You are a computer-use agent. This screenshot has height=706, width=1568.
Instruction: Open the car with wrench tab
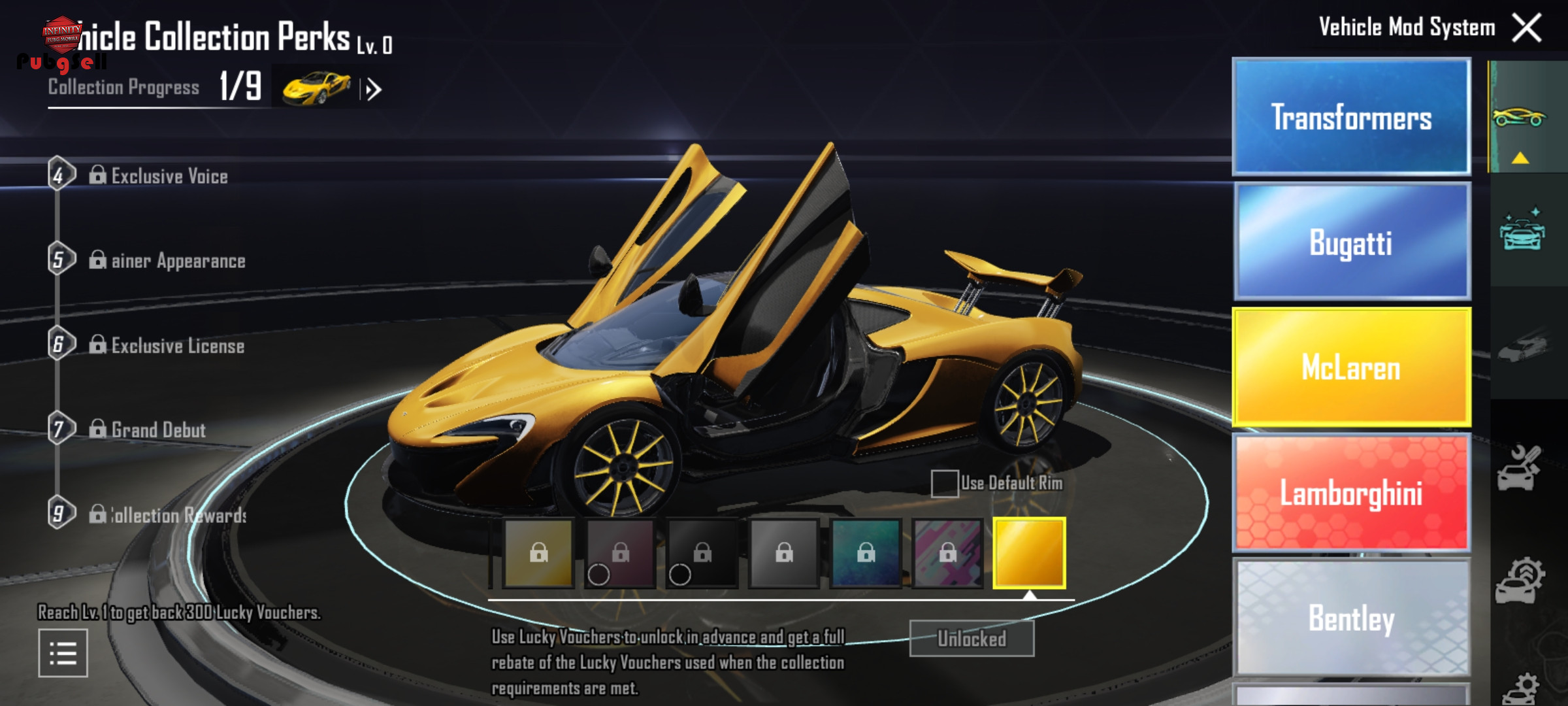coord(1520,468)
